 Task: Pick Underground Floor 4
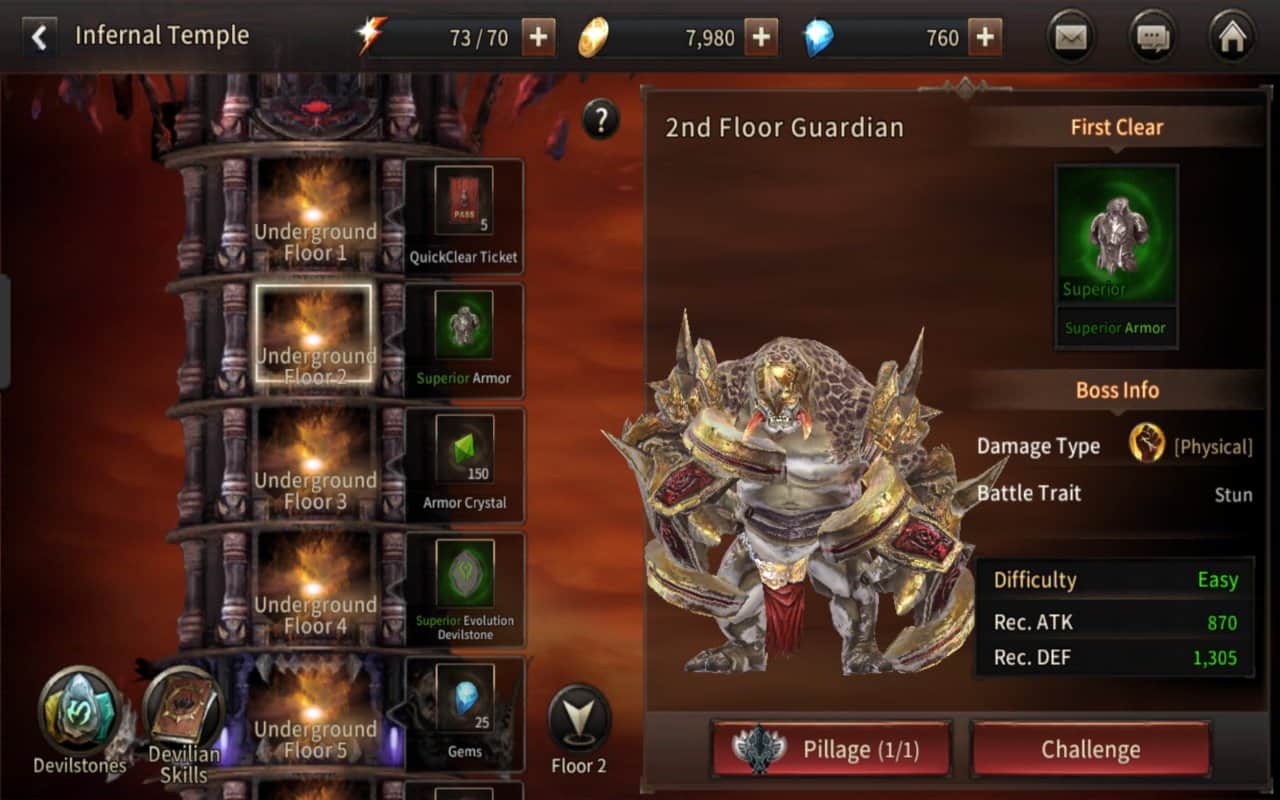(x=314, y=590)
